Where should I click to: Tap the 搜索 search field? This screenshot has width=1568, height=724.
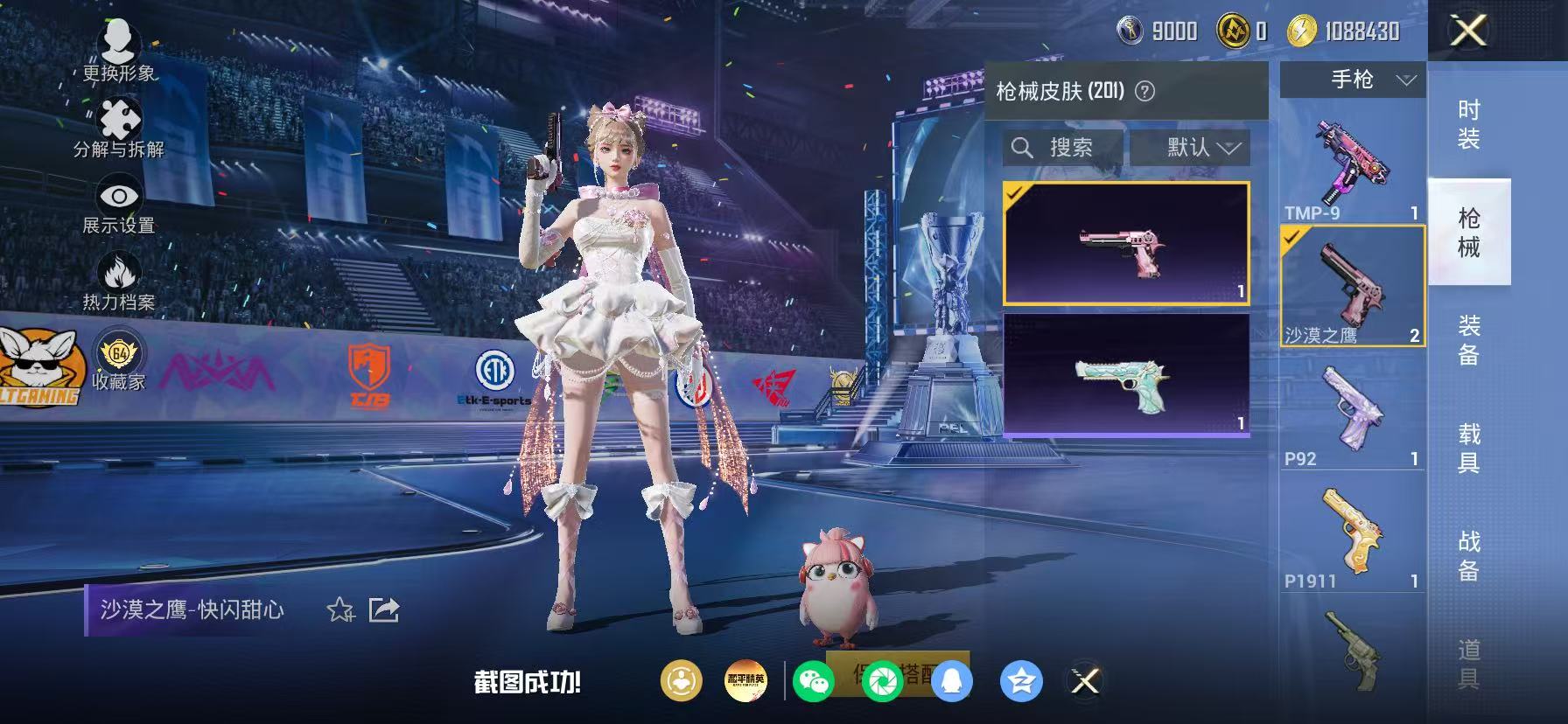tap(1064, 147)
